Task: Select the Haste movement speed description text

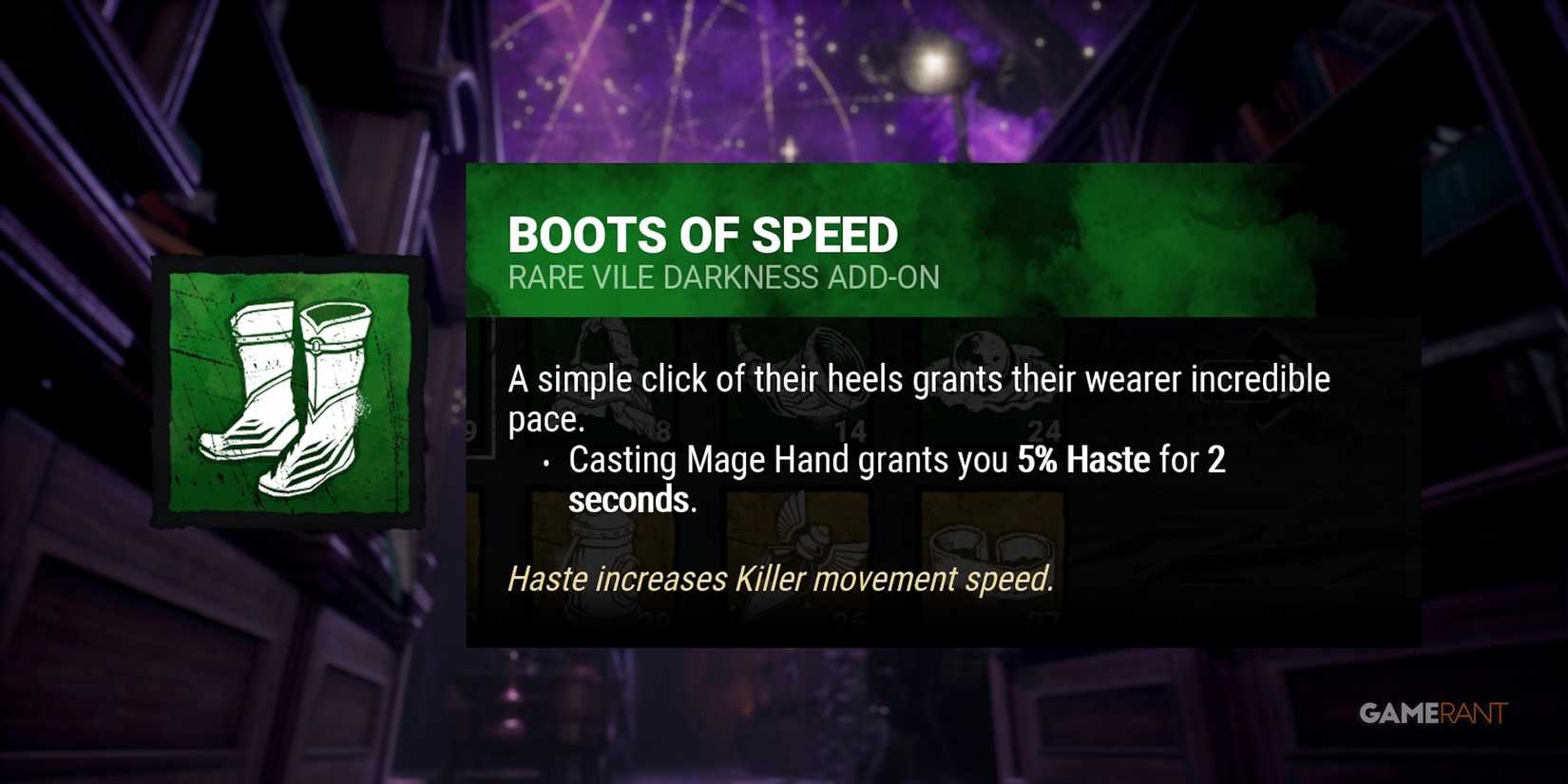Action: click(781, 579)
